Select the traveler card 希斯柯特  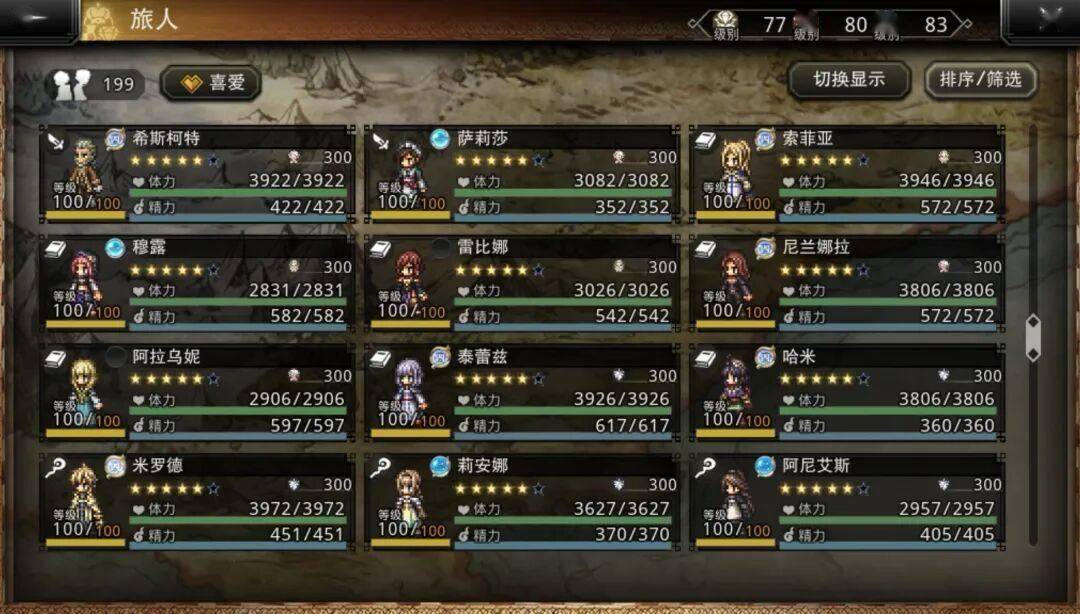(198, 173)
